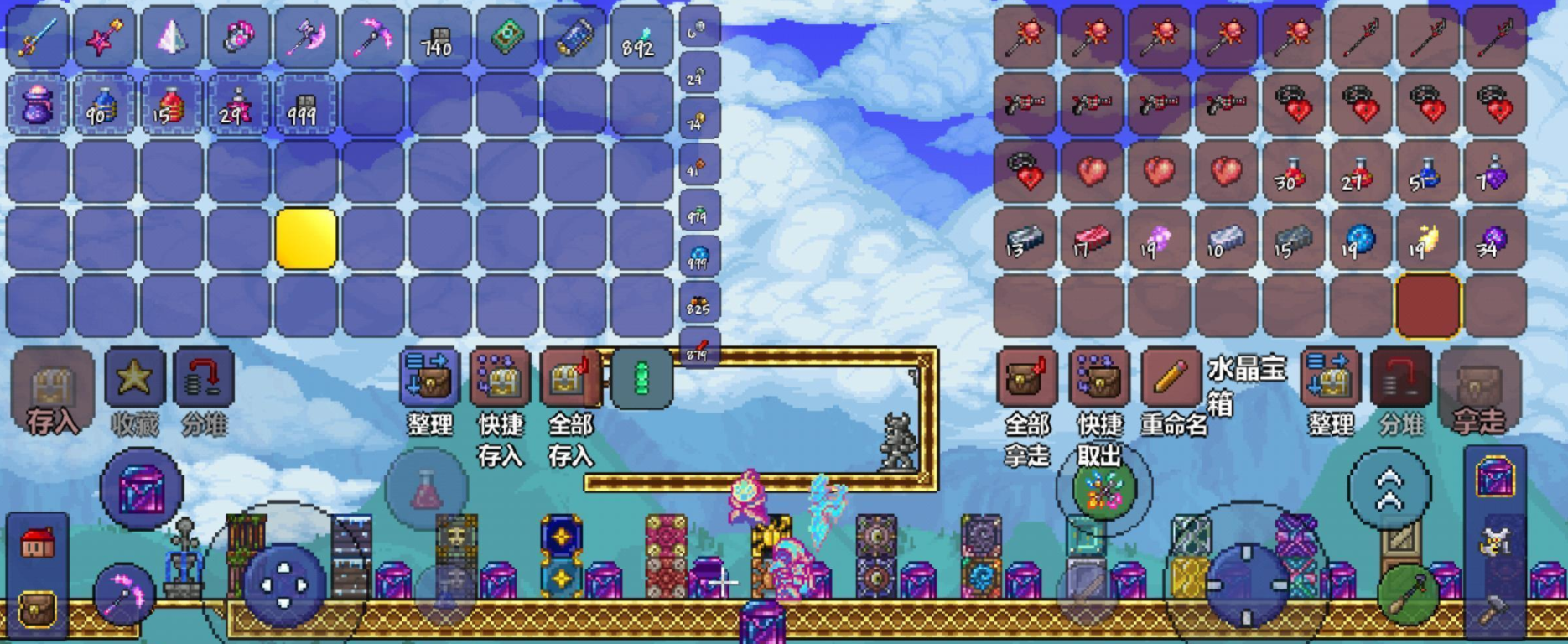
Task: Grab the purple orb stack of 34
Action: (x=1494, y=240)
